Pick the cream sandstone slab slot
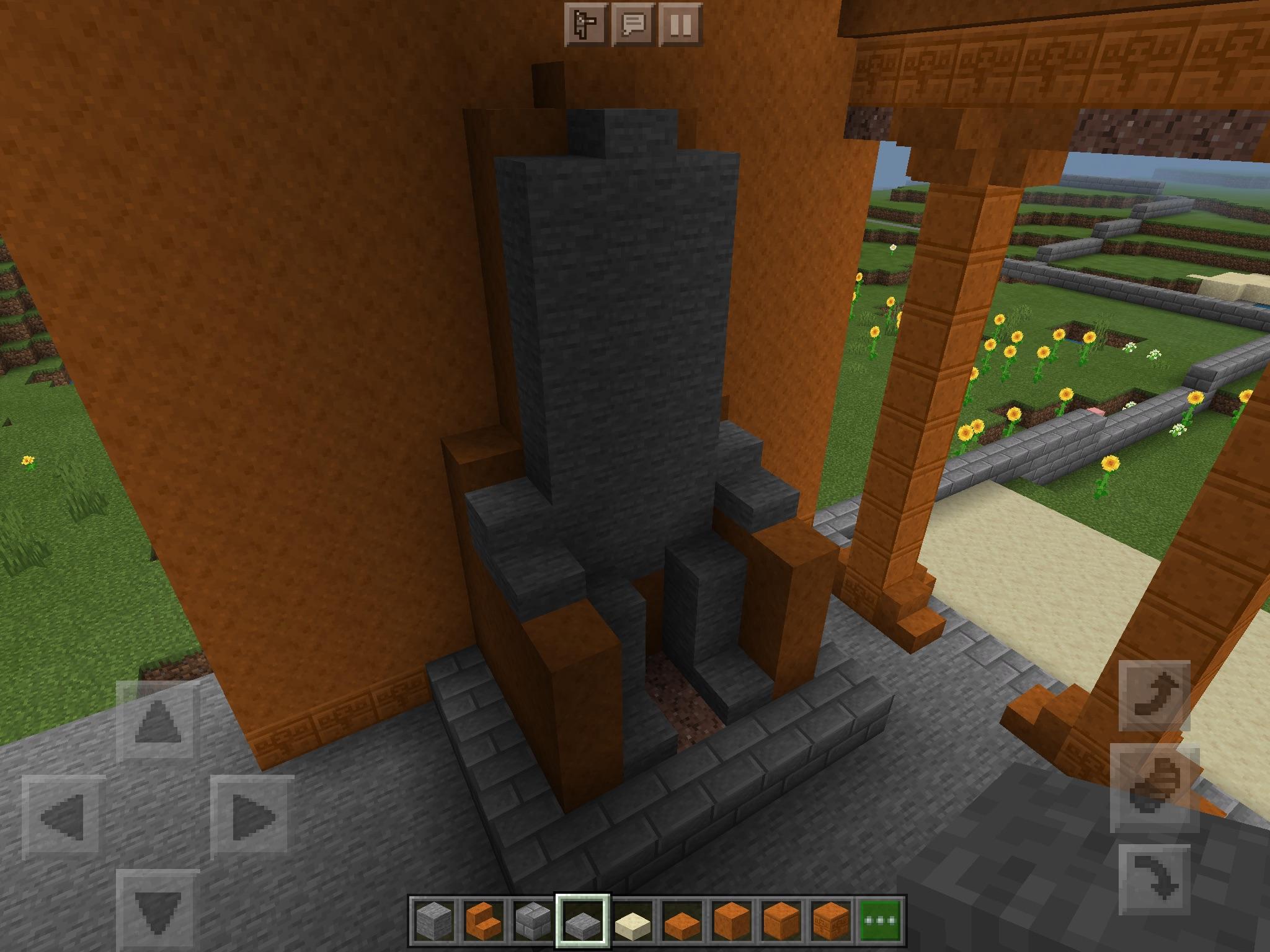 [632, 922]
